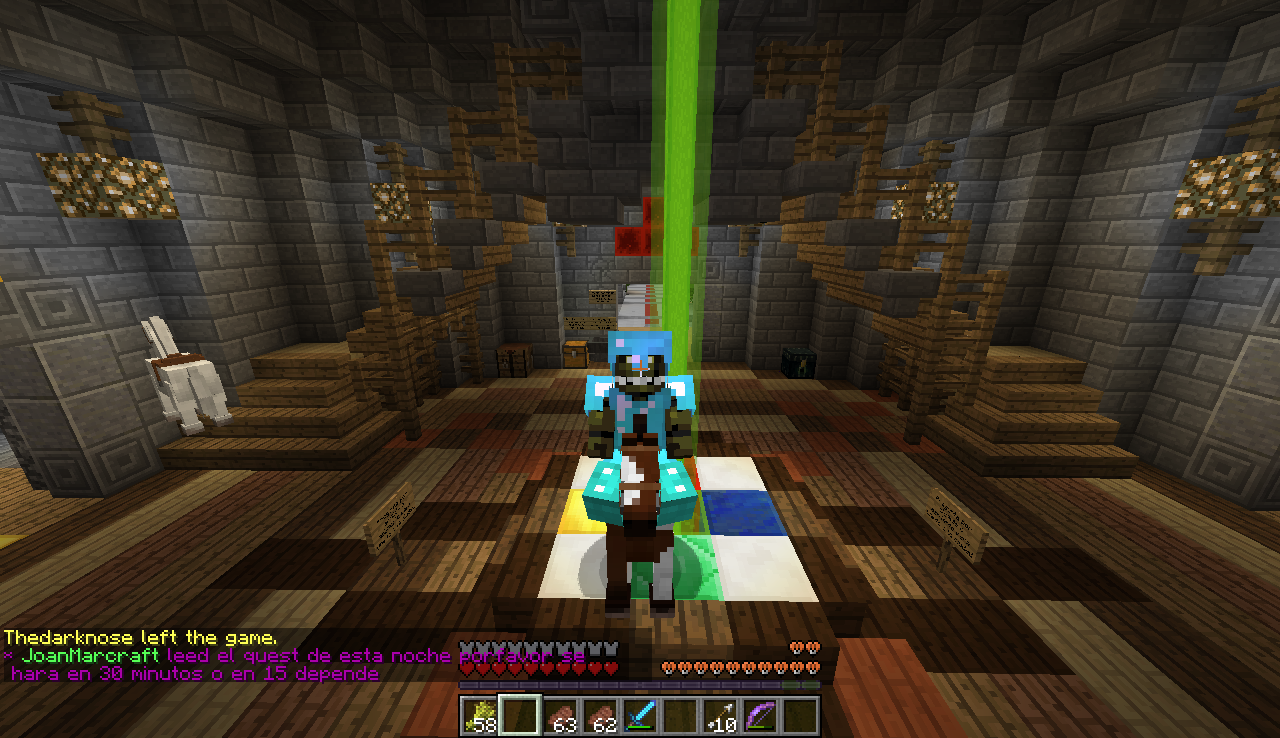This screenshot has height=738, width=1280.
Task: Equip the diamond sword from the hotbar
Action: tap(640, 716)
